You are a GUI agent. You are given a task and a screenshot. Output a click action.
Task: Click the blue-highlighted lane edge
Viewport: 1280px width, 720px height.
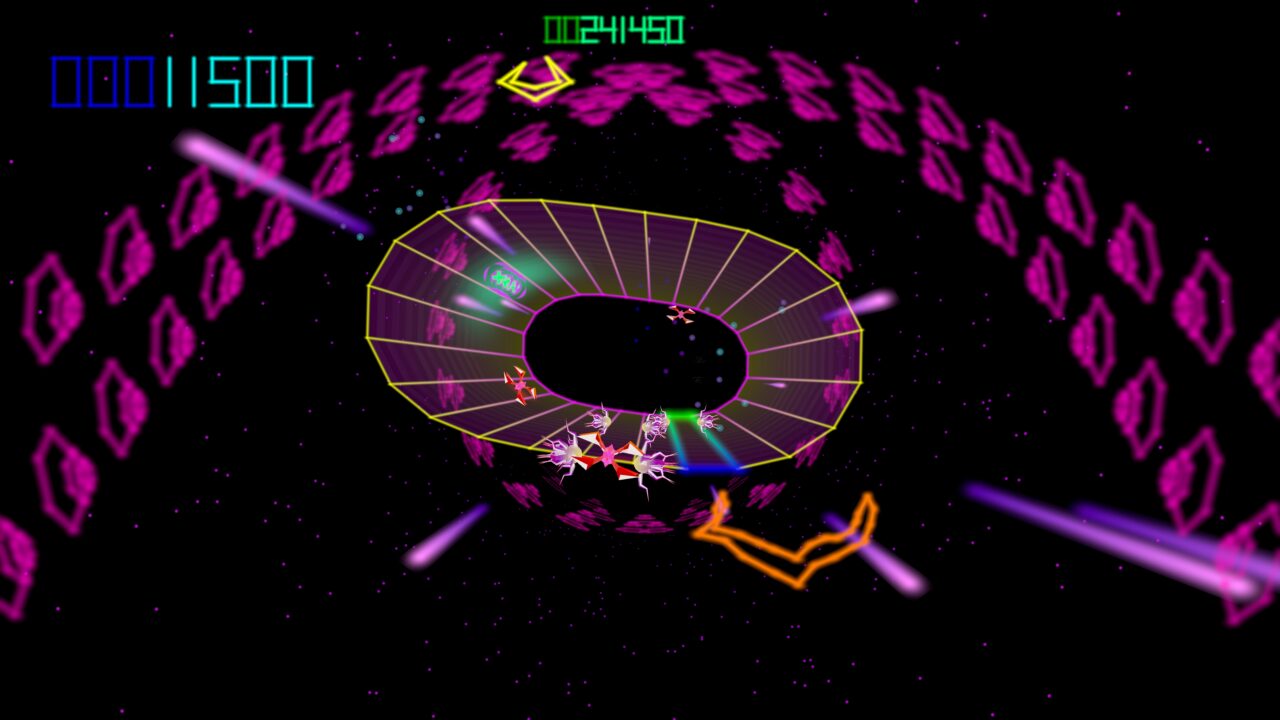click(713, 468)
